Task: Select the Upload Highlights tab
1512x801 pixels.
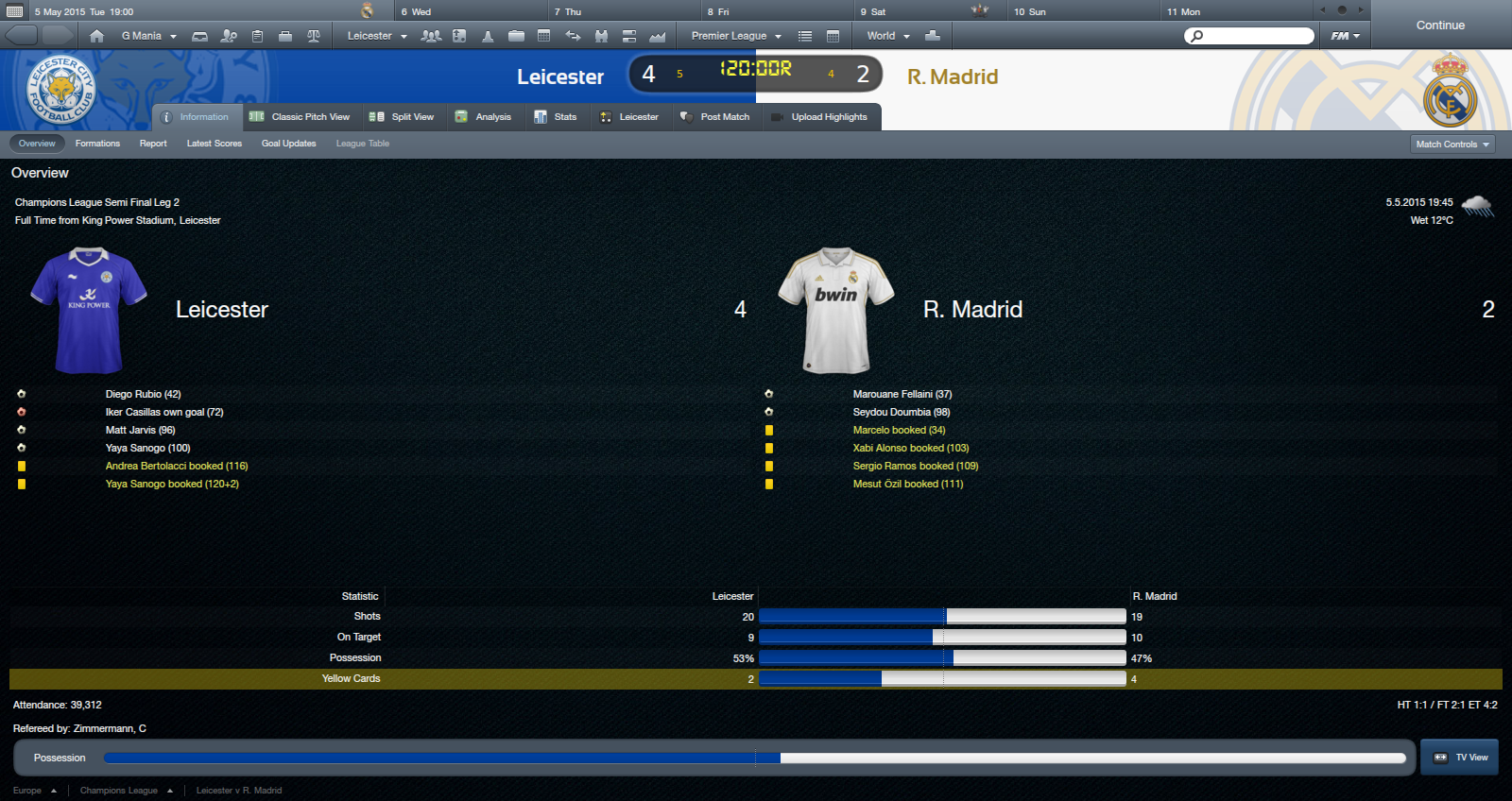Action: 819,117
